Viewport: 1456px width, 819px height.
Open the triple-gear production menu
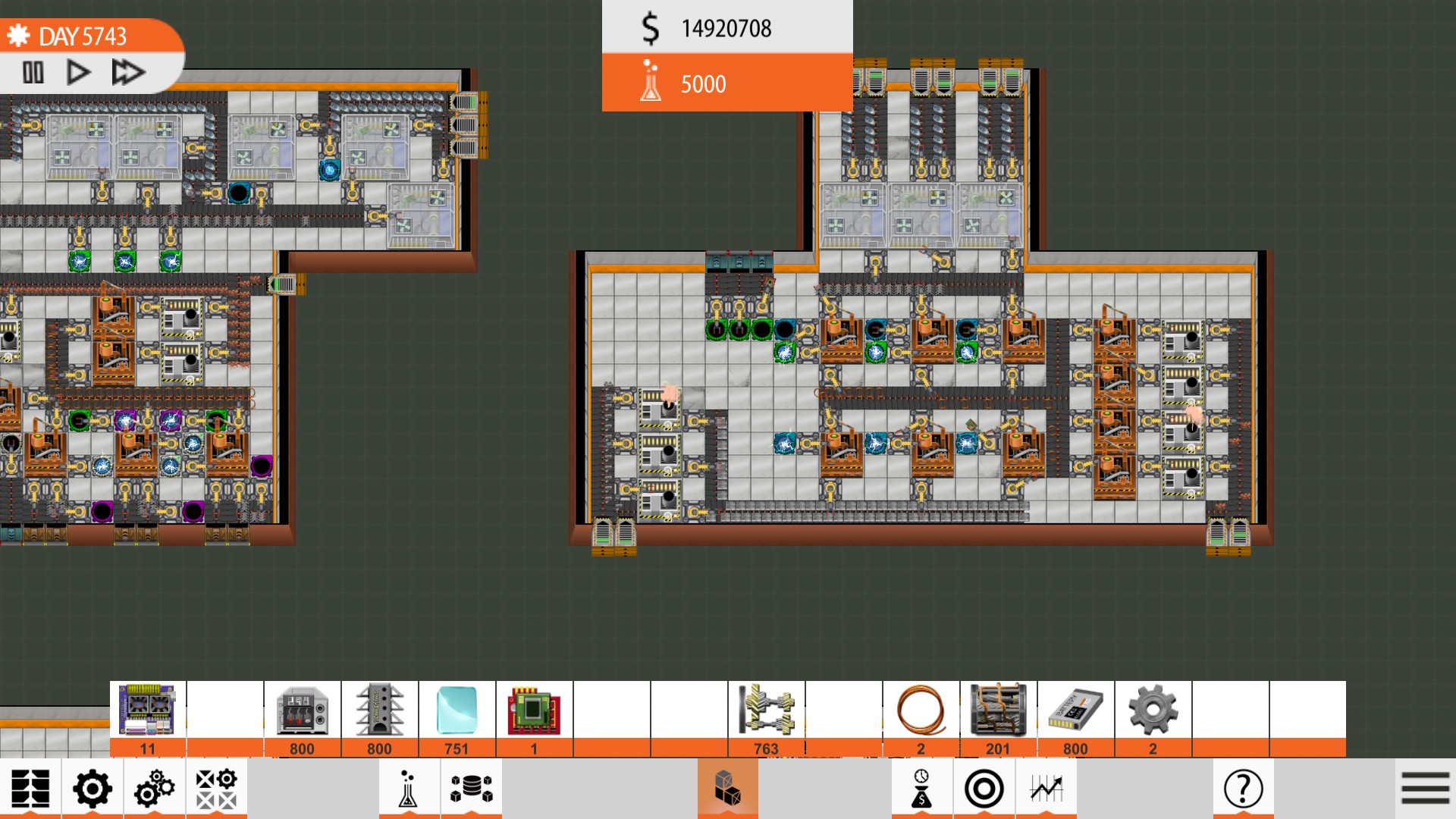(x=152, y=789)
